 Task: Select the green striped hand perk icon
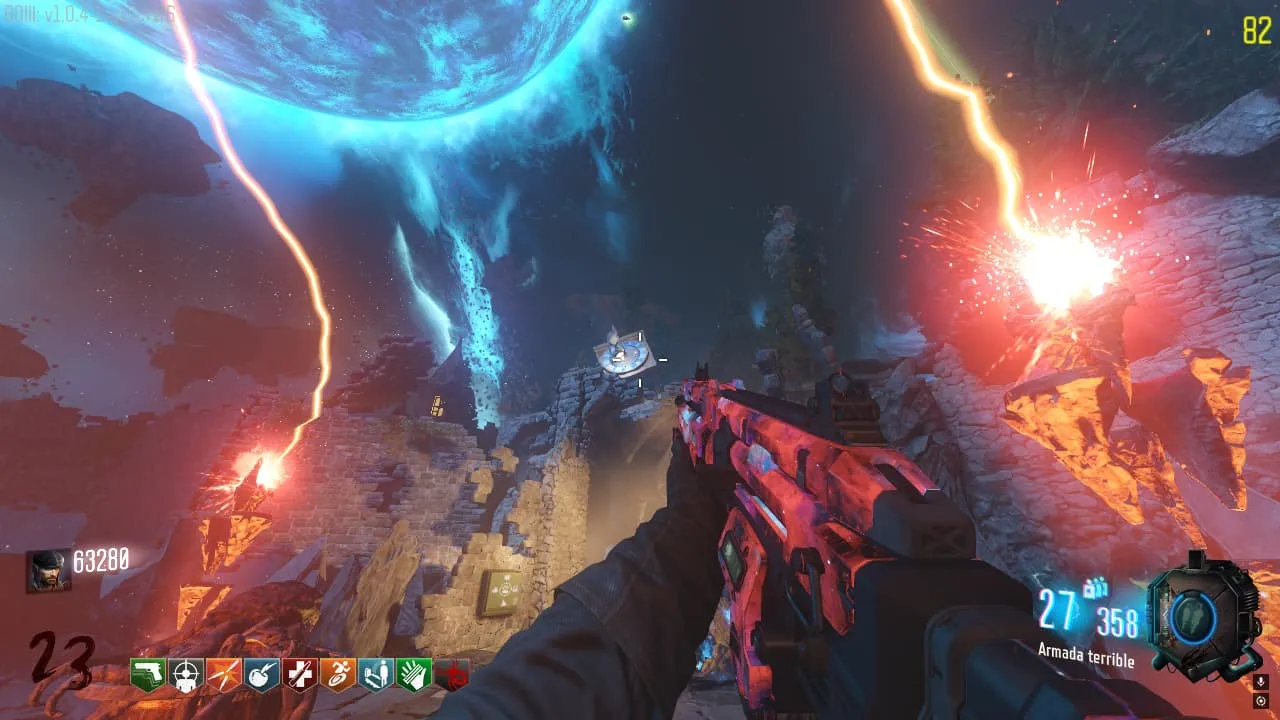pos(414,674)
